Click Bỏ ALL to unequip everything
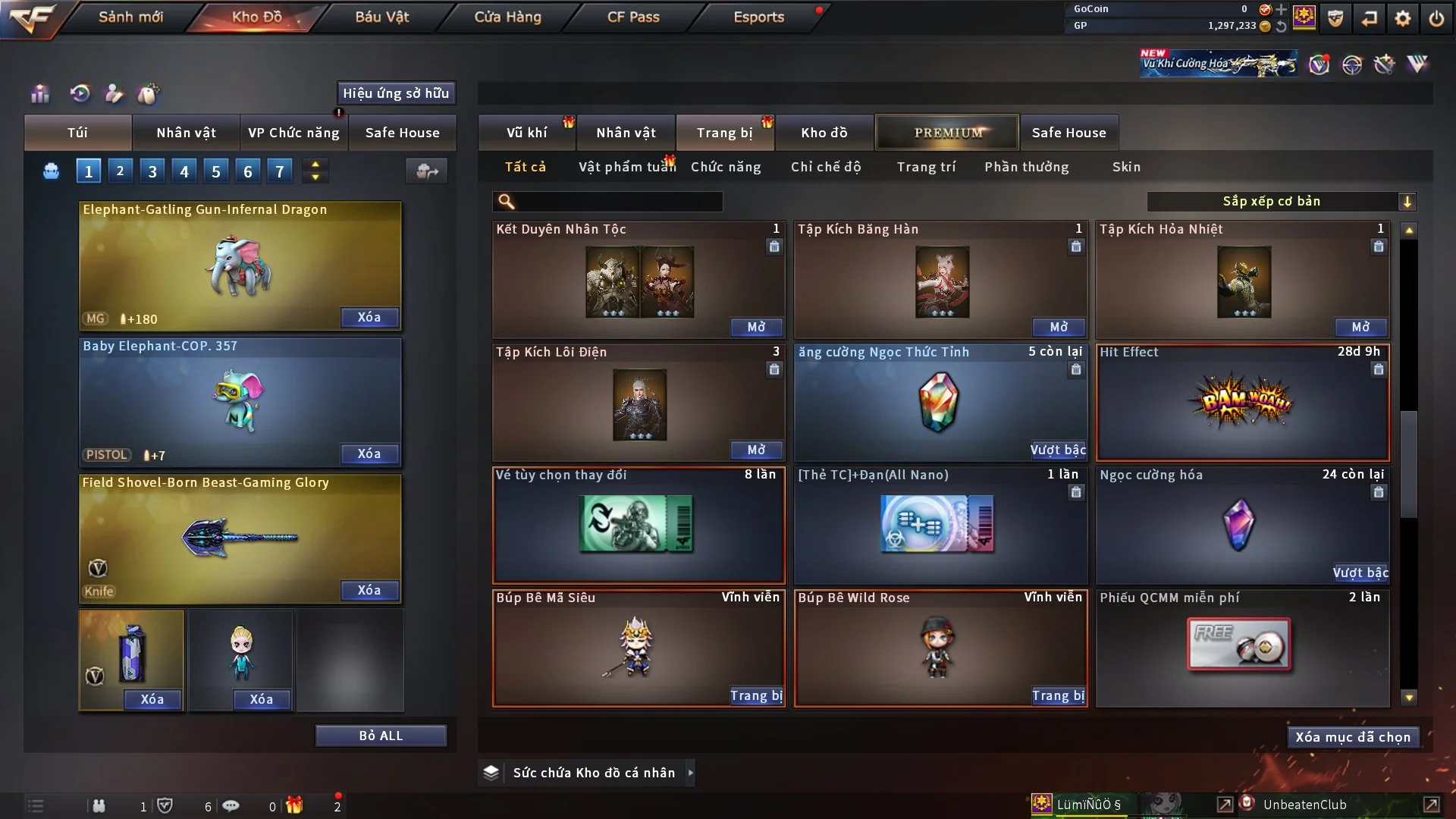 pyautogui.click(x=381, y=736)
